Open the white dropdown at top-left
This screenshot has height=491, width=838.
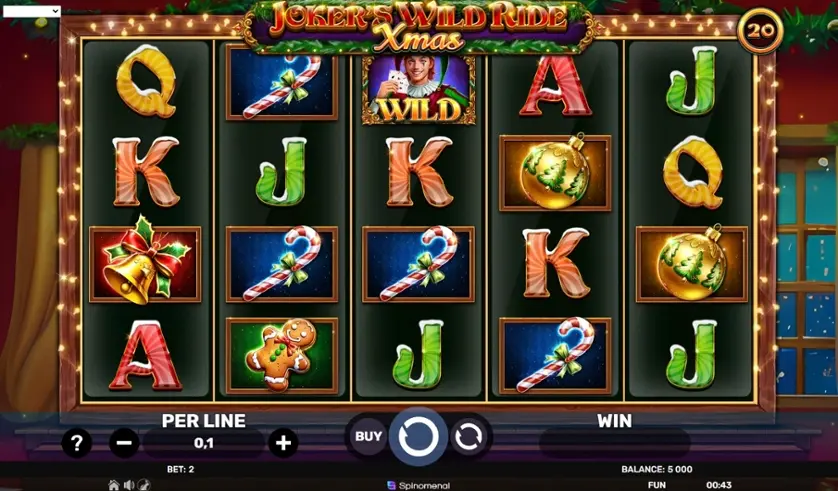pos(31,11)
